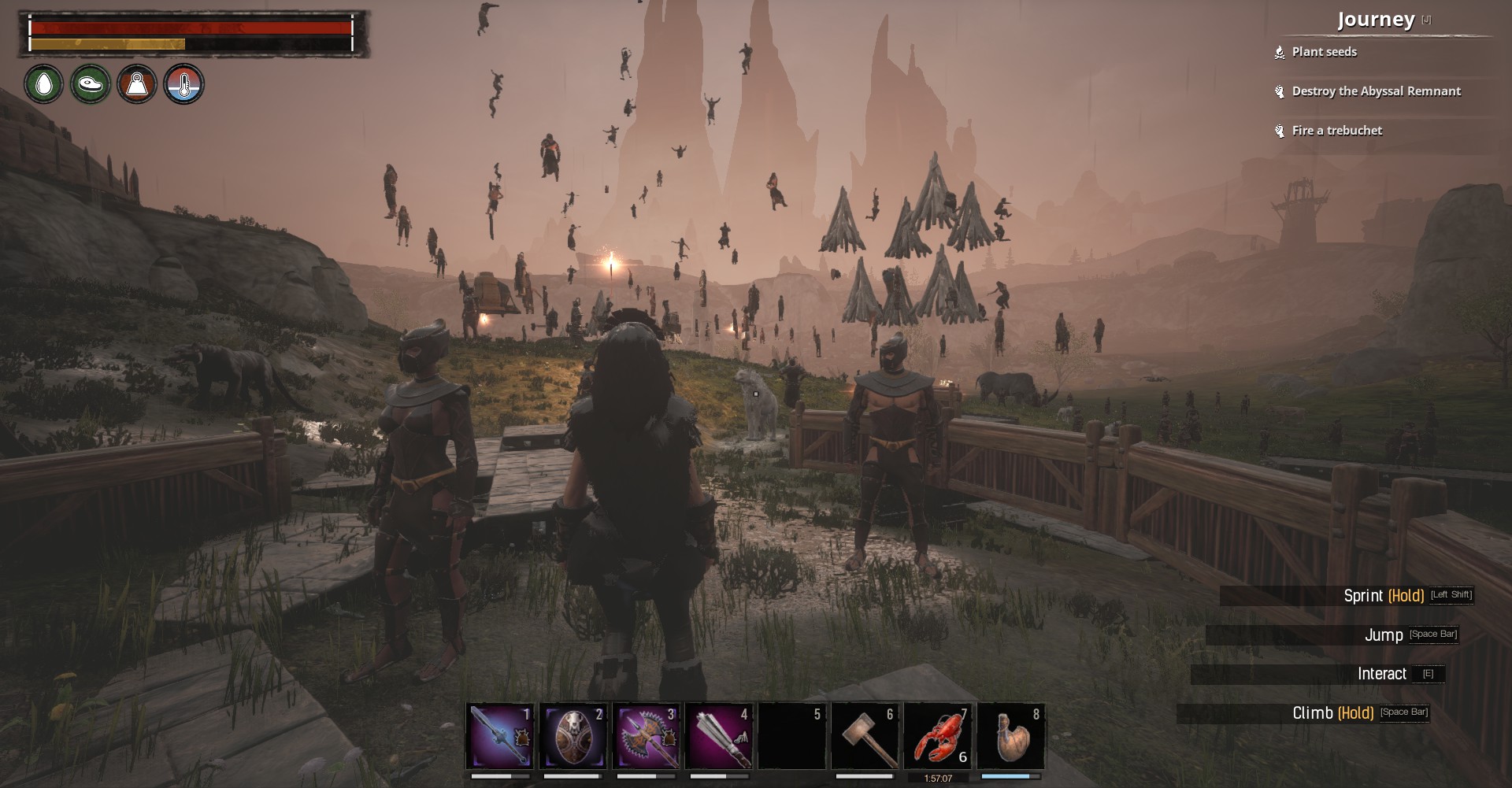
Task: Select the blue sword in hotbar slot 1
Action: point(500,736)
